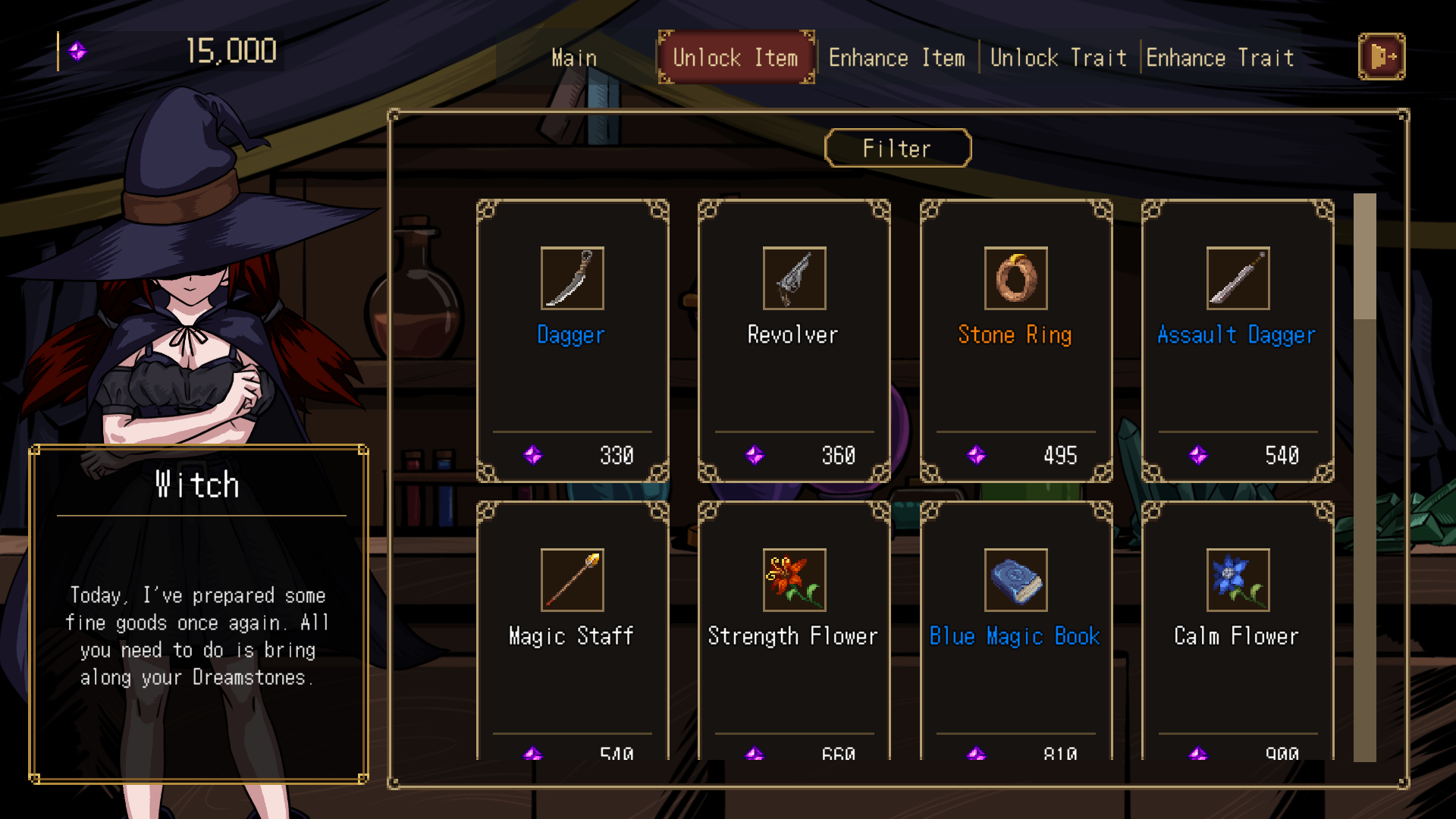Show the Enhance Trait tab

pos(1219,58)
